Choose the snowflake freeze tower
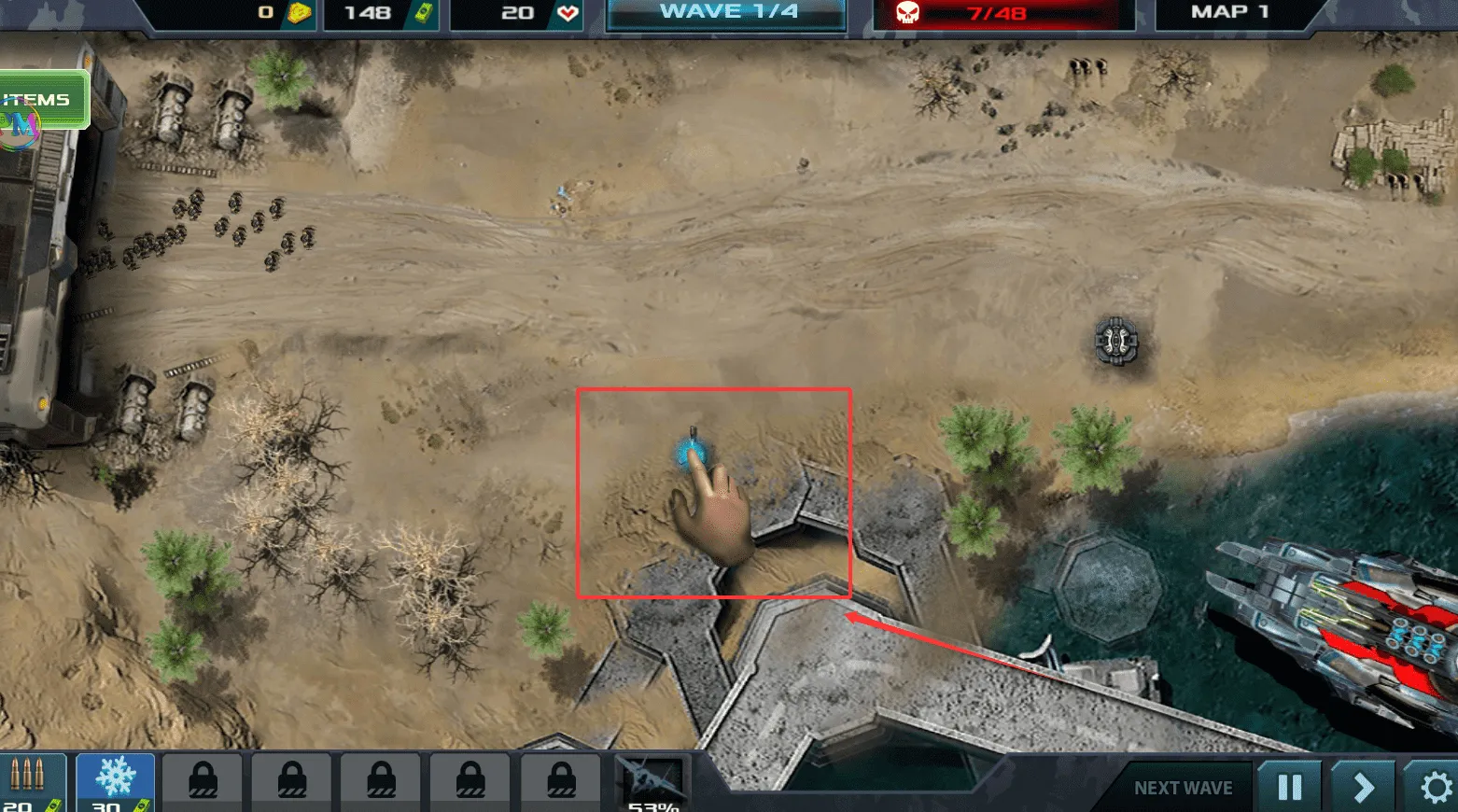Viewport: 1458px width, 812px height. tap(115, 782)
